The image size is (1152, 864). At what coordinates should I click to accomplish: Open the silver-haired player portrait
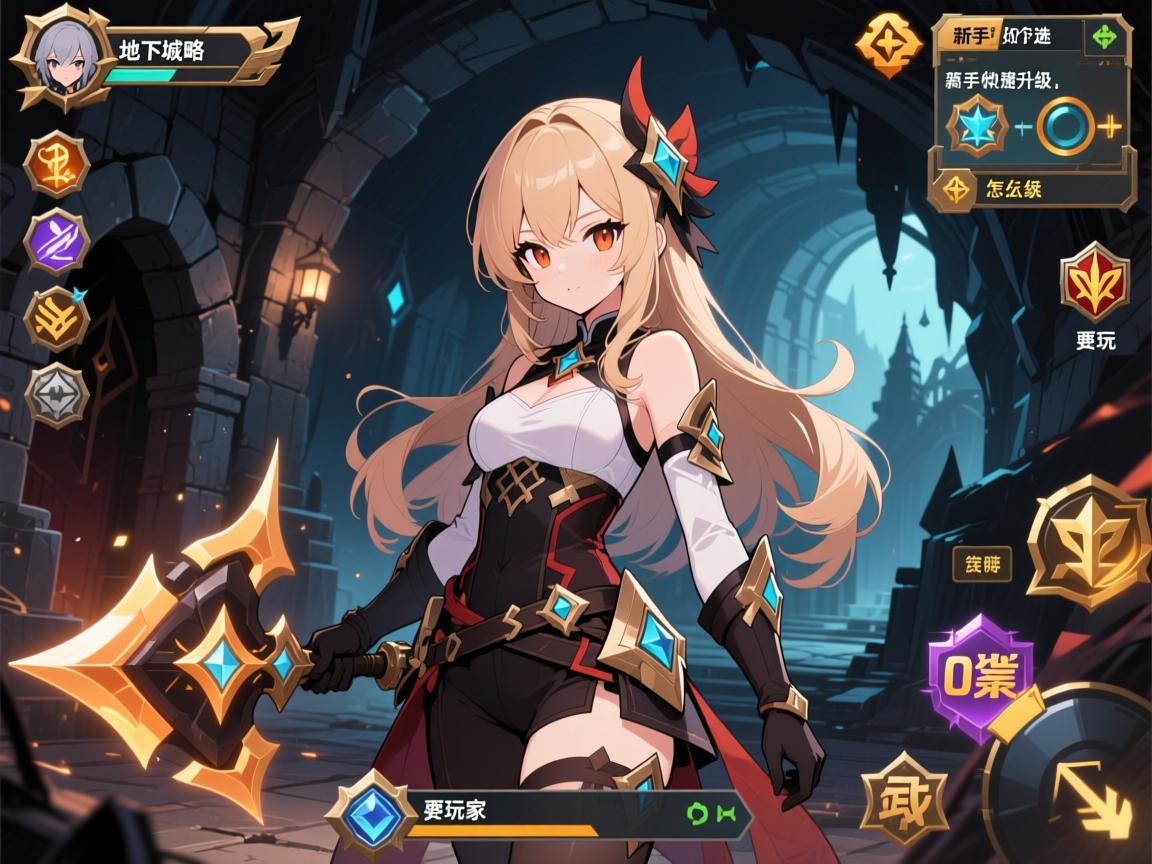pos(57,57)
